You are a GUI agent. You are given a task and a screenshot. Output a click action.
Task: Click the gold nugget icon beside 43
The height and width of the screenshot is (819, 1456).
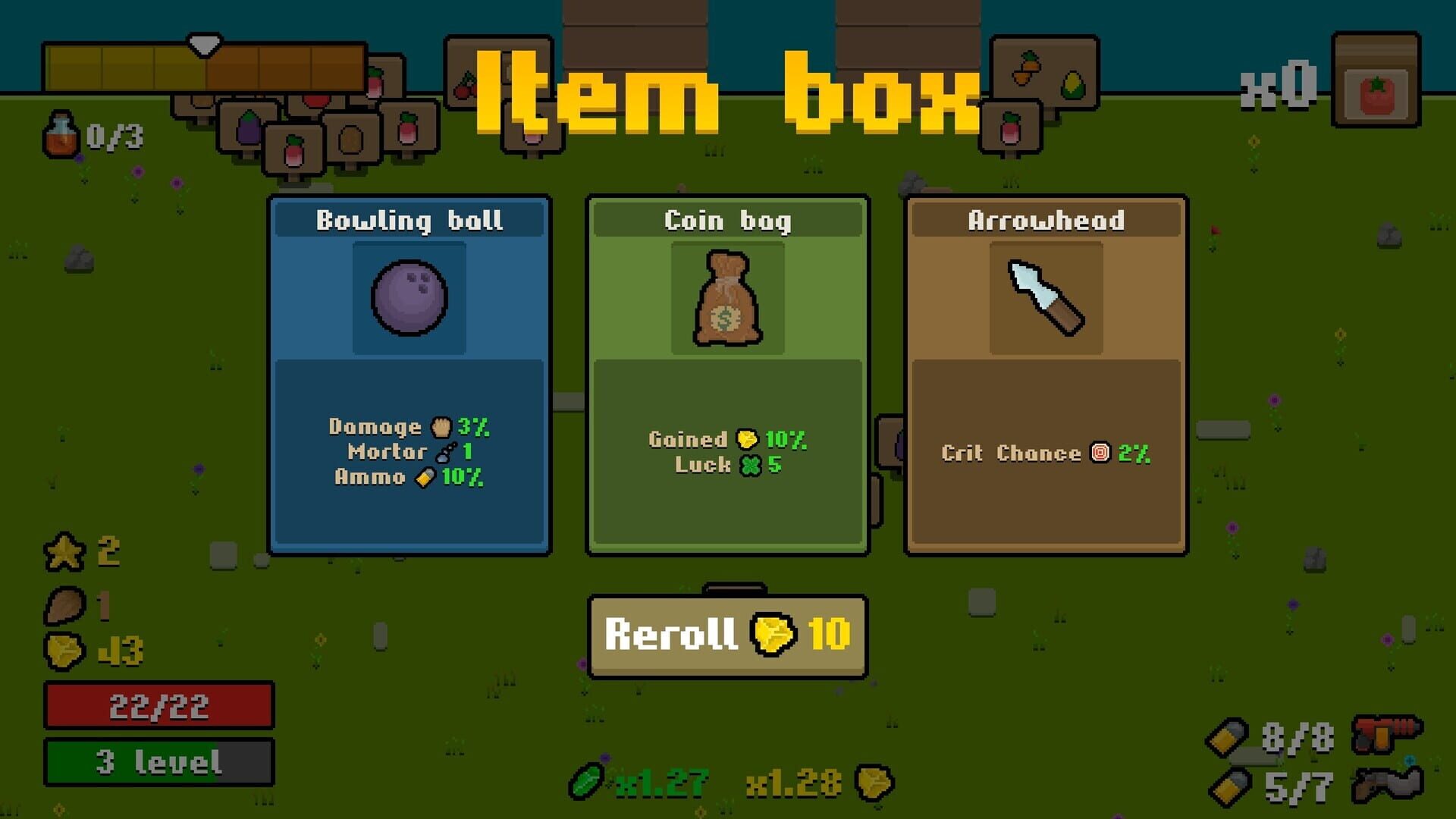[64, 649]
